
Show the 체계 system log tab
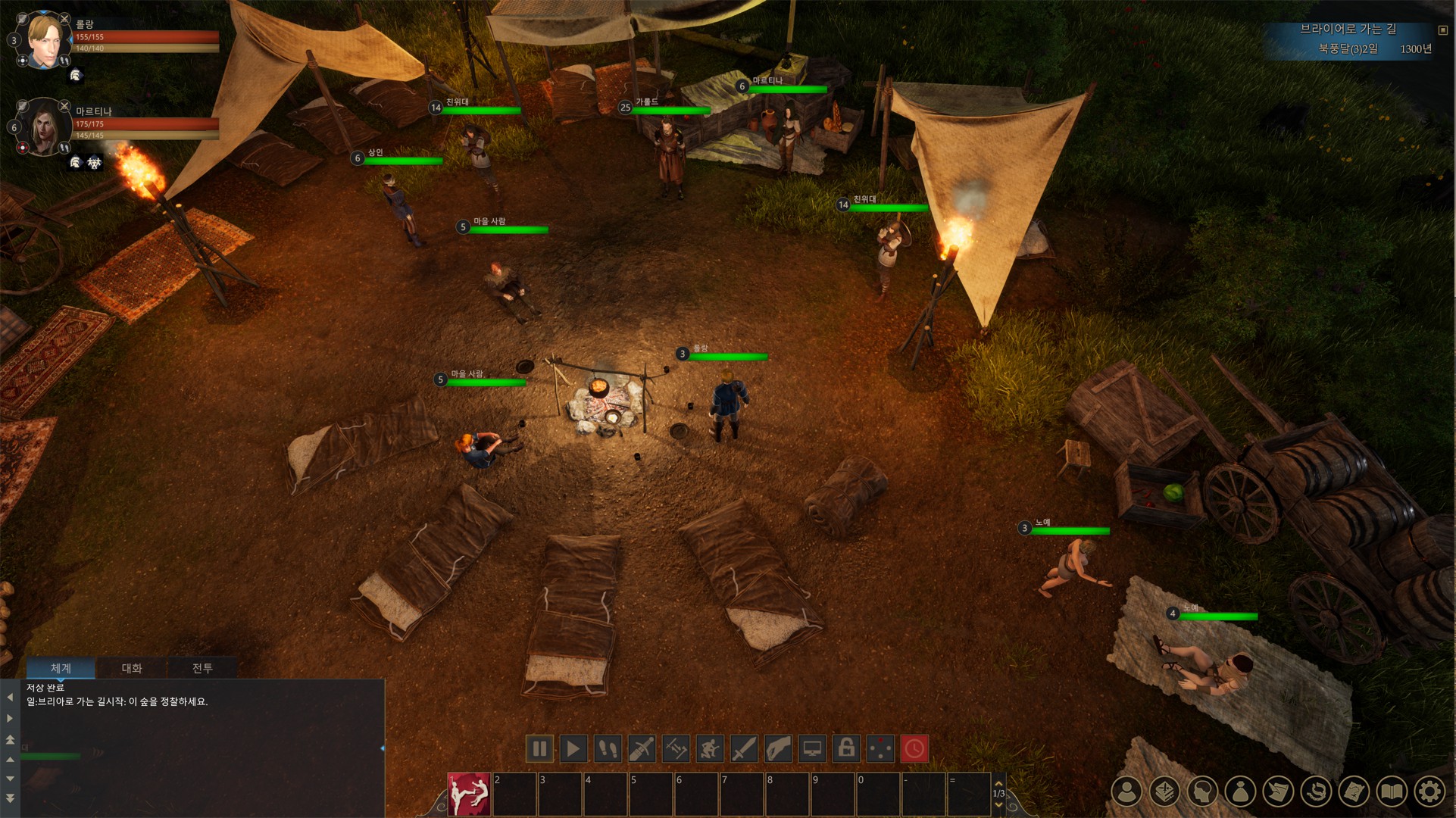[61, 668]
